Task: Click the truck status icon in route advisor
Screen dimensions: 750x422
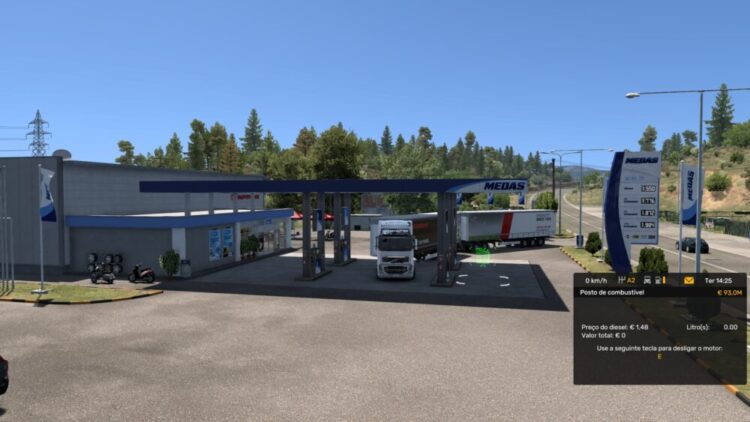Action: click(x=648, y=281)
